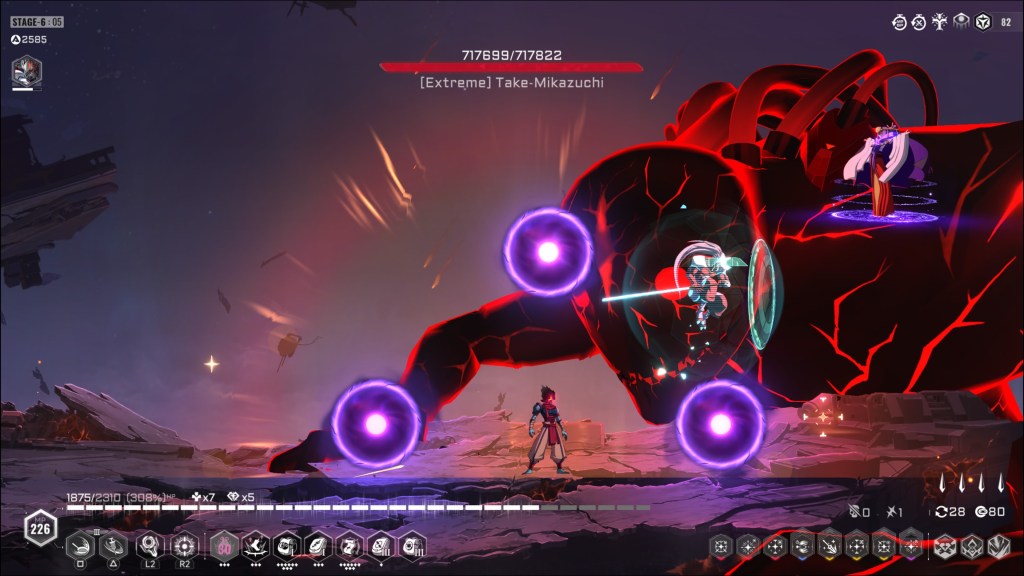Click the stopwatch icon with crossed swords
The height and width of the screenshot is (576, 1024).
coord(918,21)
